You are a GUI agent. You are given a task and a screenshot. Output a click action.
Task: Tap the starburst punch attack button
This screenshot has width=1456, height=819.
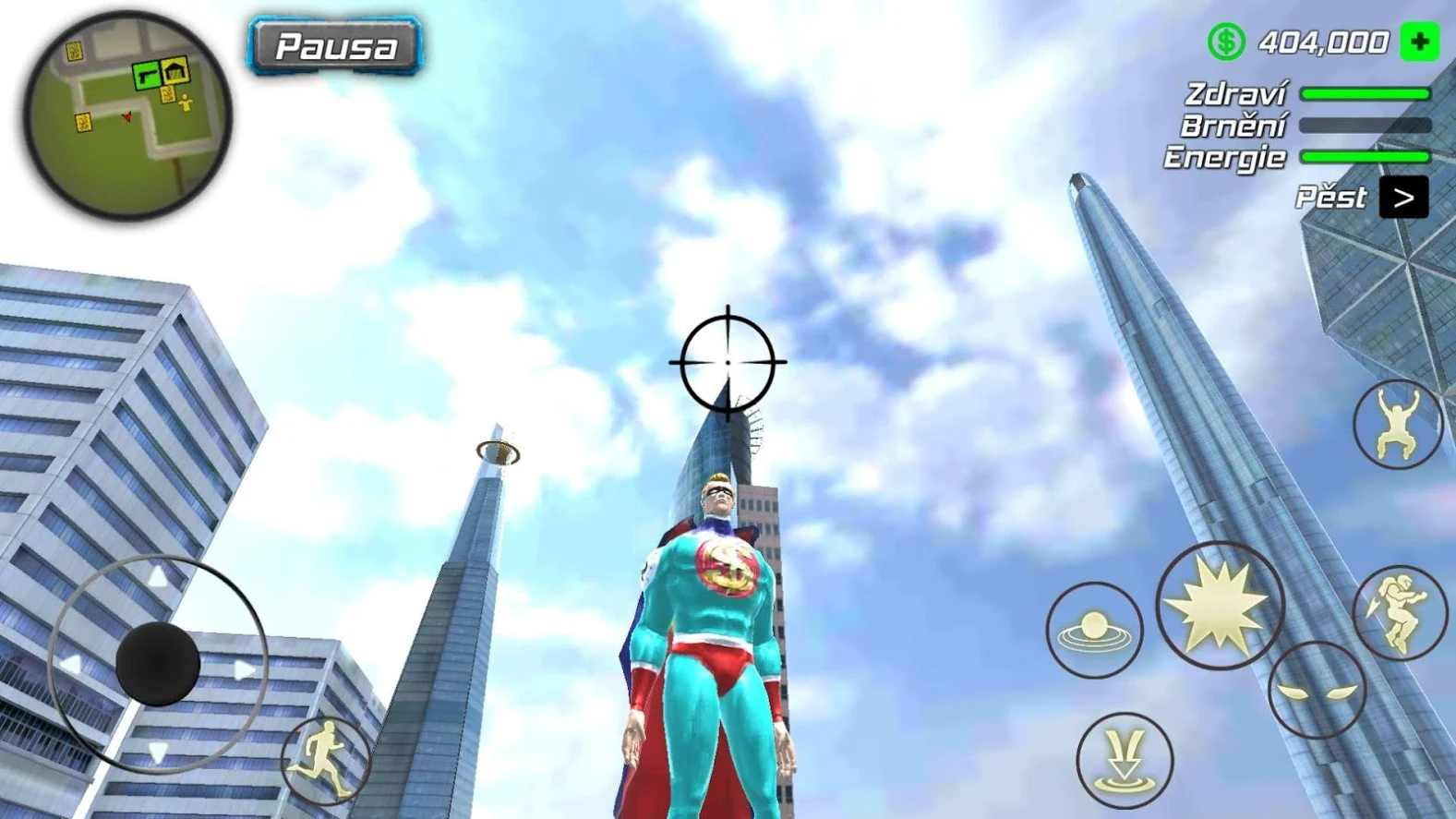[x=1219, y=606]
